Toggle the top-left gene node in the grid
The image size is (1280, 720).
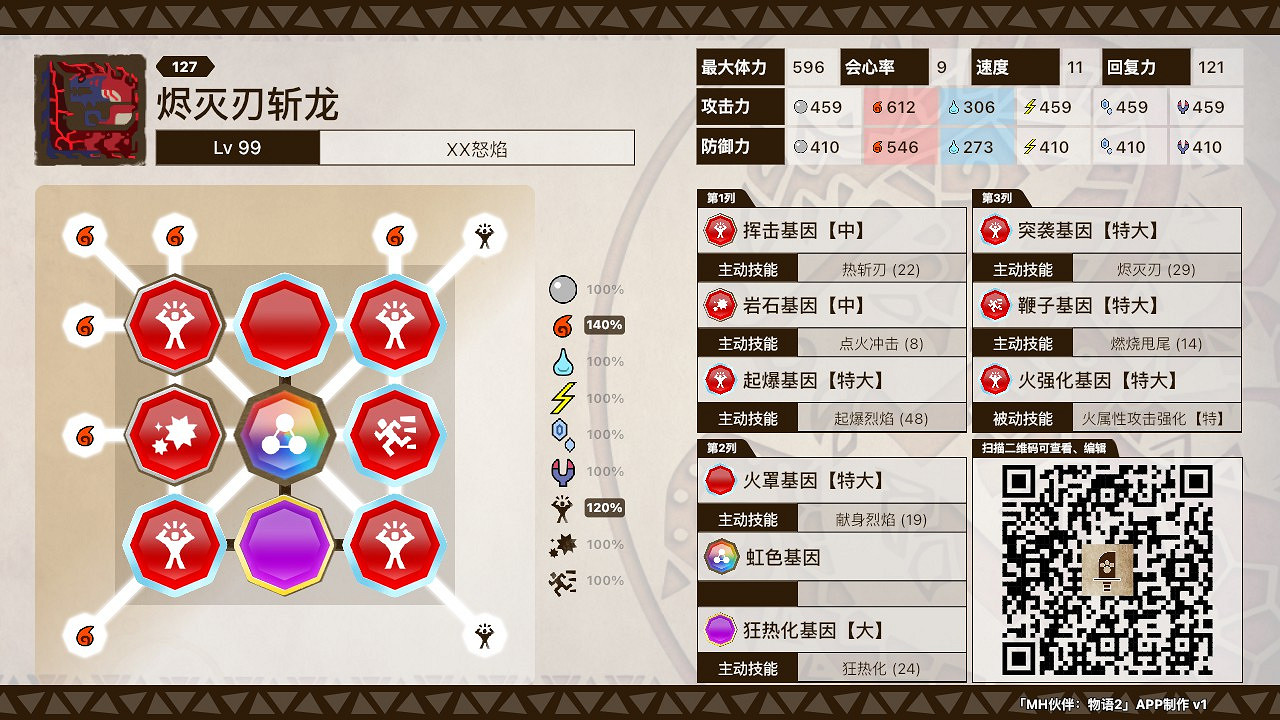point(174,324)
